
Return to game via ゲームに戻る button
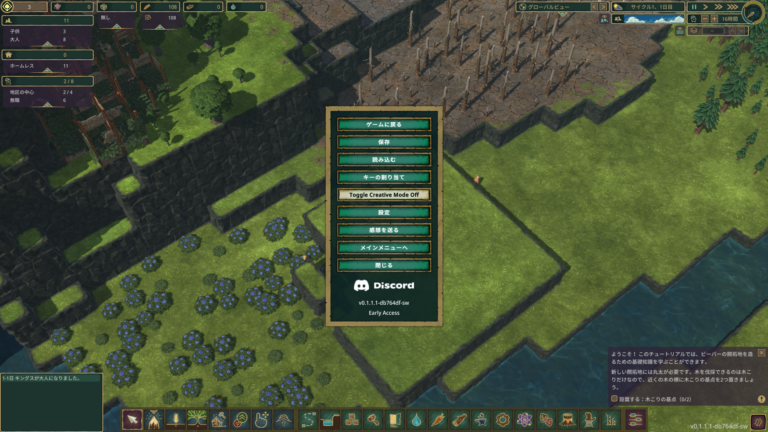(384, 125)
